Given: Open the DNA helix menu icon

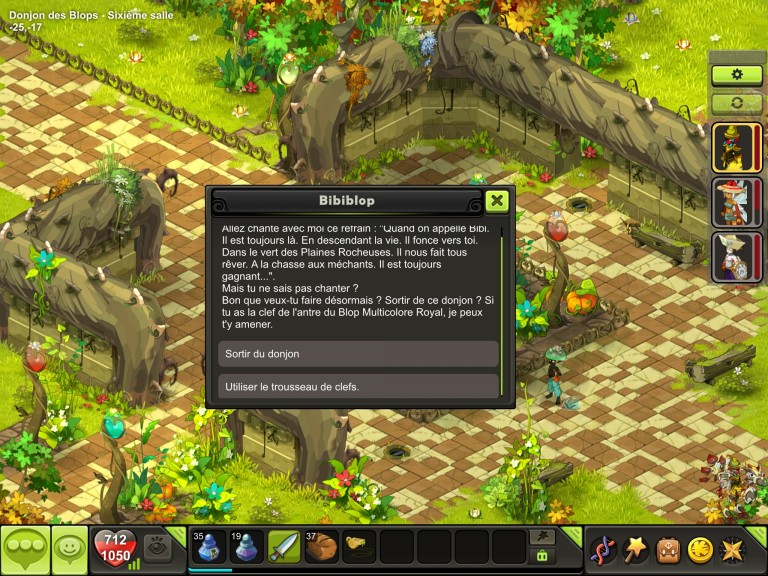Looking at the screenshot, I should point(603,549).
